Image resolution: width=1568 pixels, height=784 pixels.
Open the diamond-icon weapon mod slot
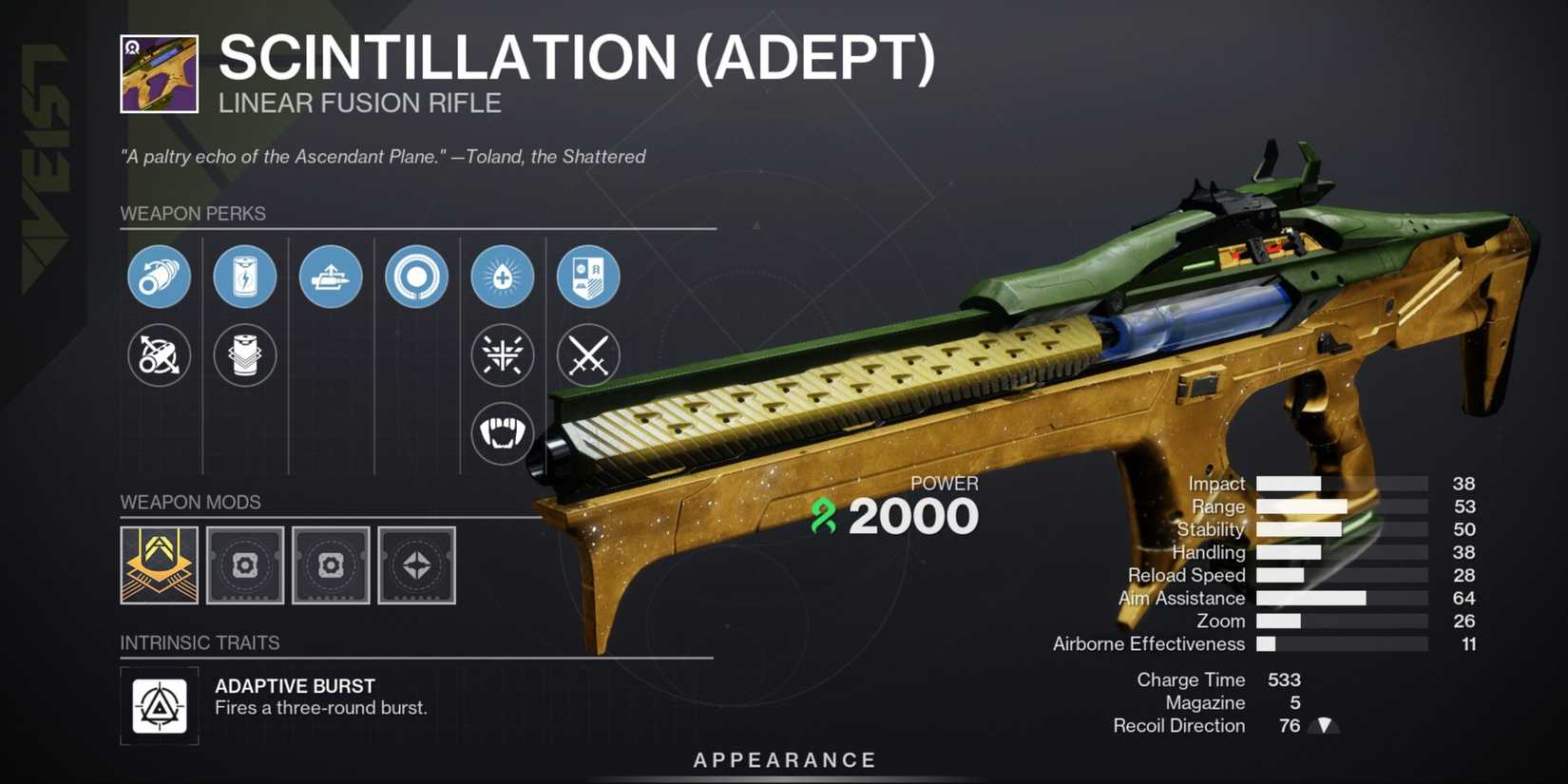[416, 565]
